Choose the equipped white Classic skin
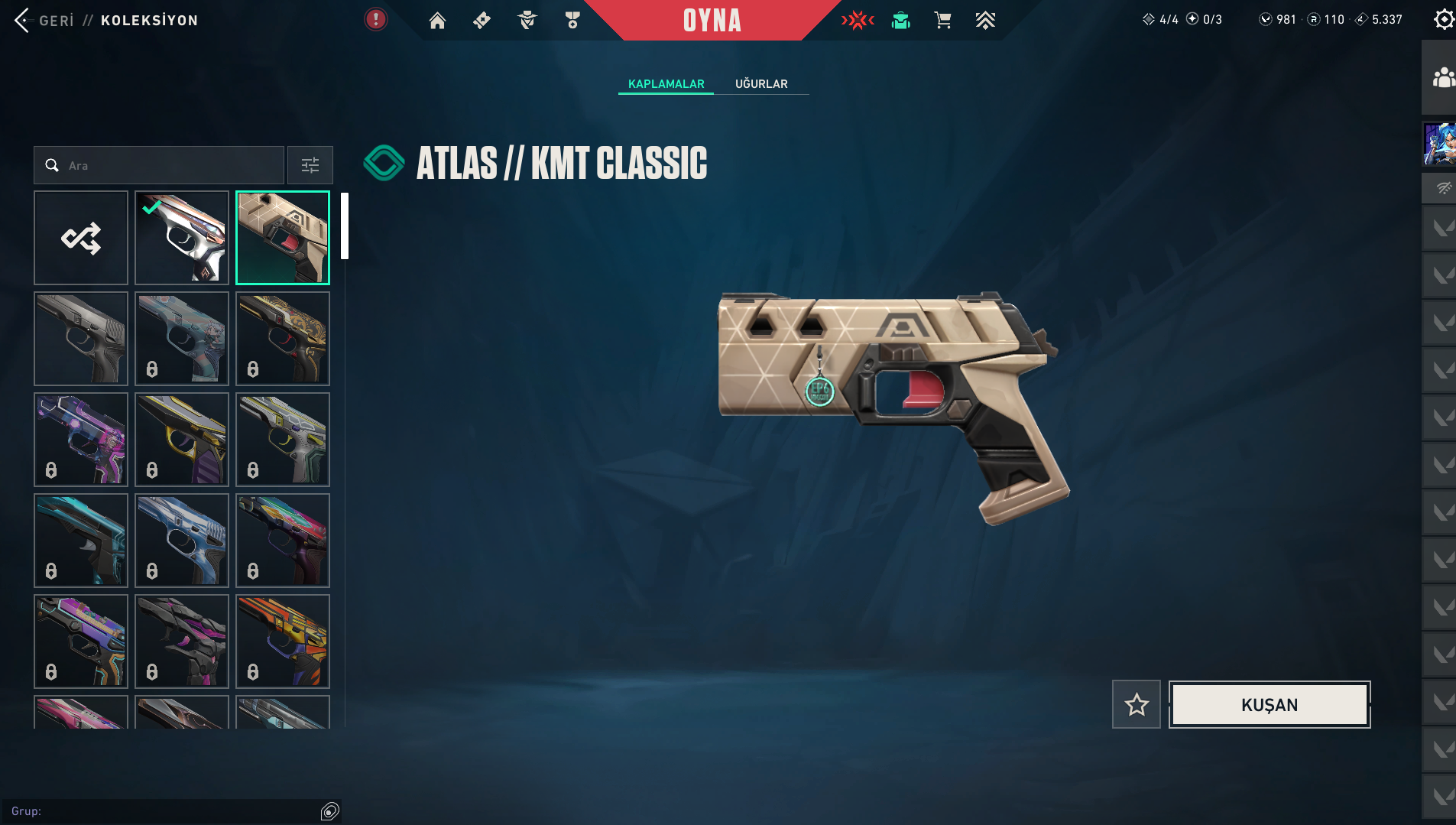 click(x=182, y=238)
